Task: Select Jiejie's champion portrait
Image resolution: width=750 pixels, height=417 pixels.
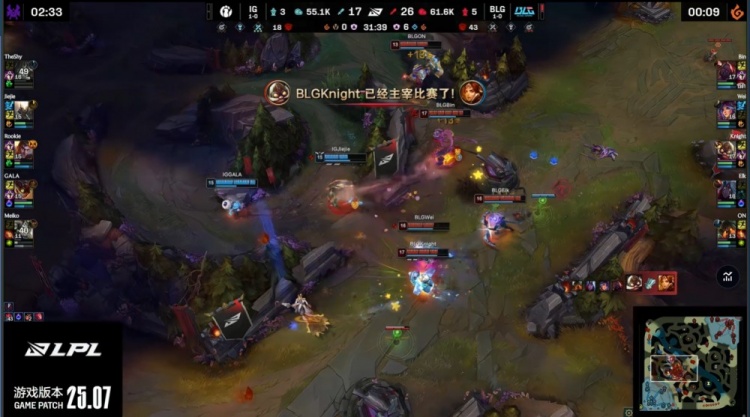Action: 22,111
